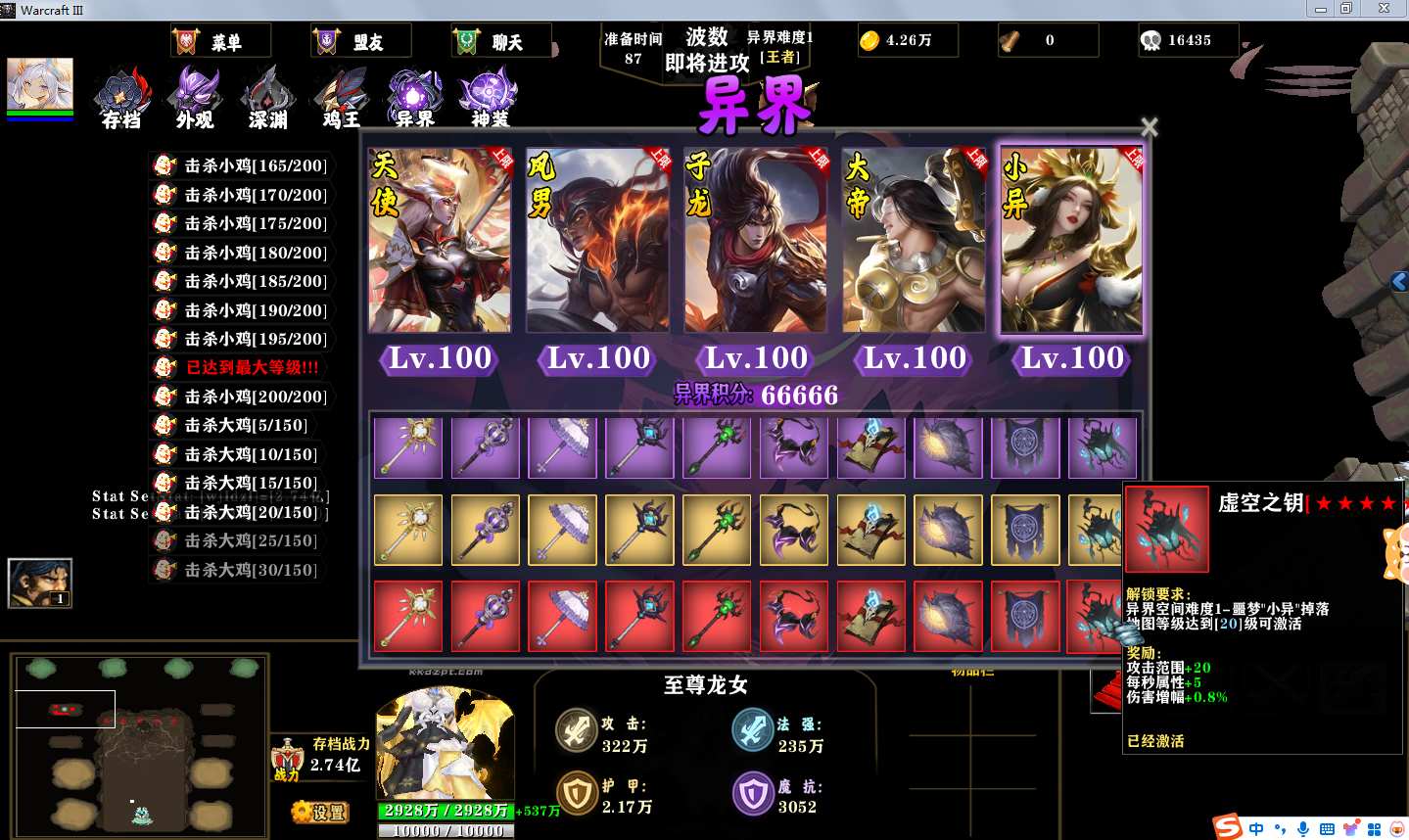Screen dimensions: 1409x840
Task: Open the 盟友 allies panel
Action: tap(360, 42)
